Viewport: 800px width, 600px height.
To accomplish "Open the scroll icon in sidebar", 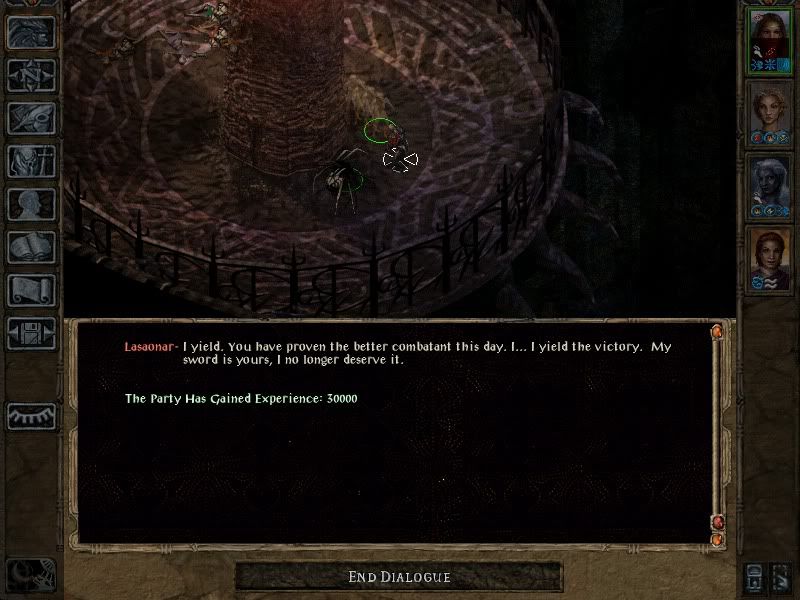I will click(x=31, y=290).
